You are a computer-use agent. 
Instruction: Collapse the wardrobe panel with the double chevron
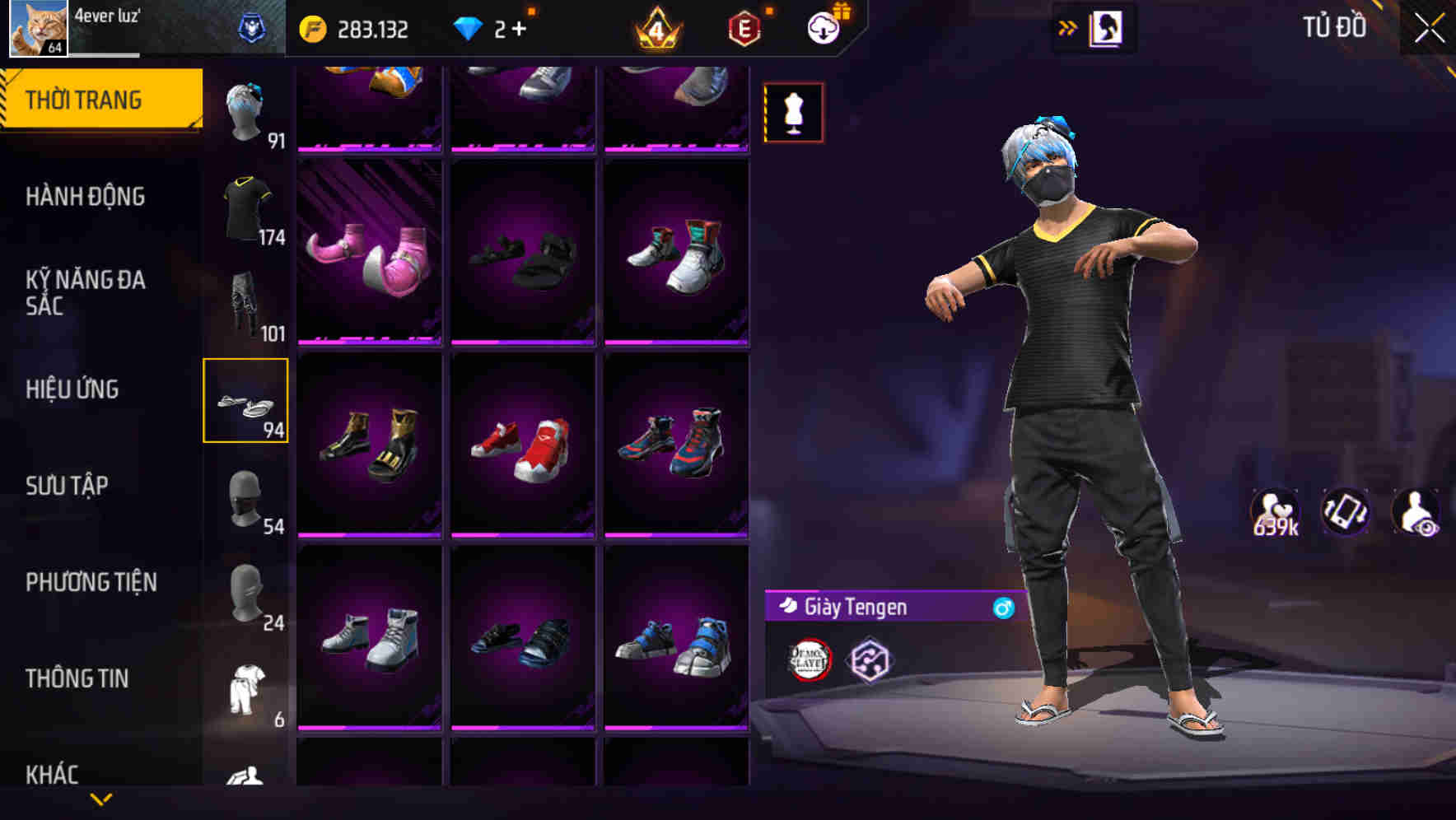tap(1068, 26)
